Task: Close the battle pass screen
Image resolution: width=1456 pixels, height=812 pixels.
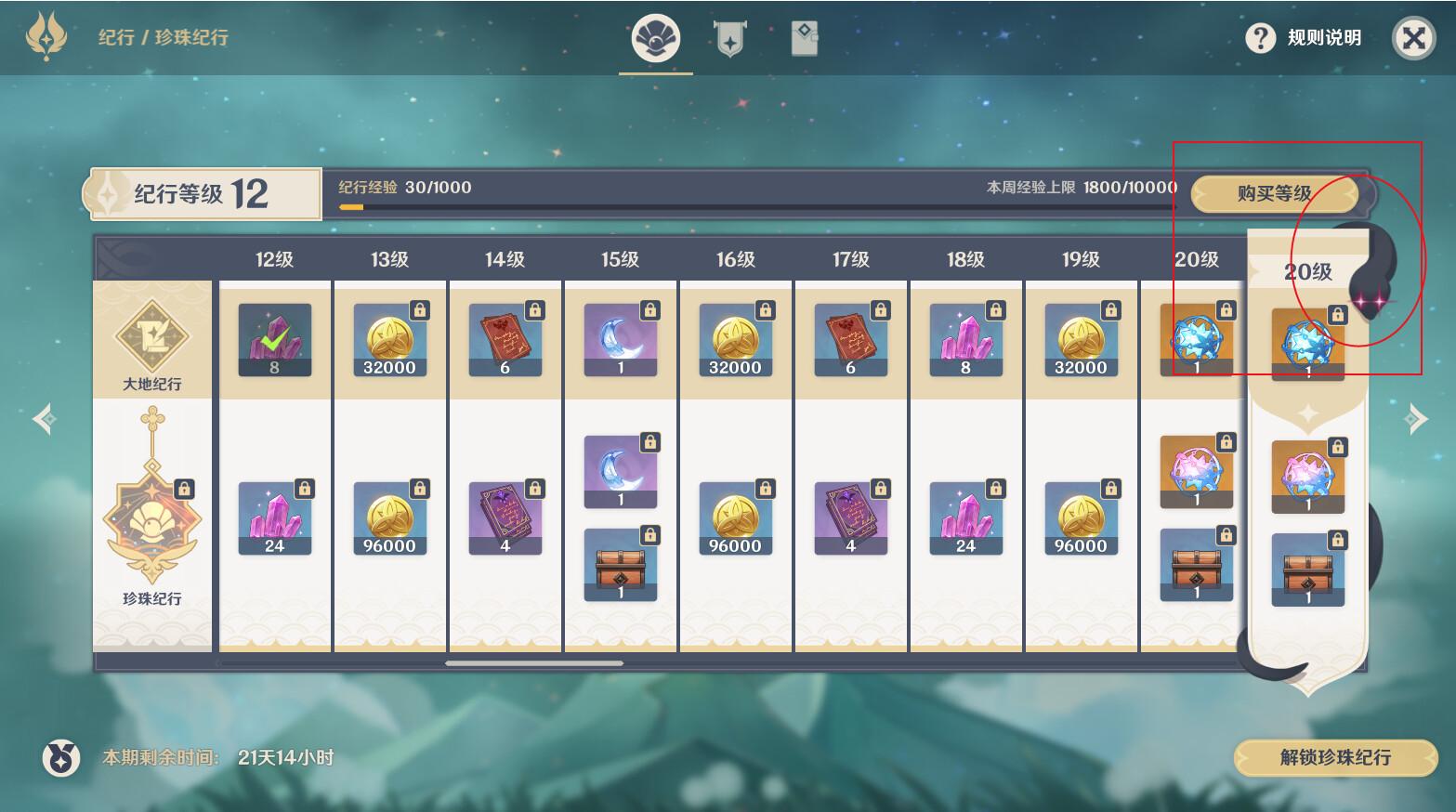Action: pyautogui.click(x=1413, y=38)
